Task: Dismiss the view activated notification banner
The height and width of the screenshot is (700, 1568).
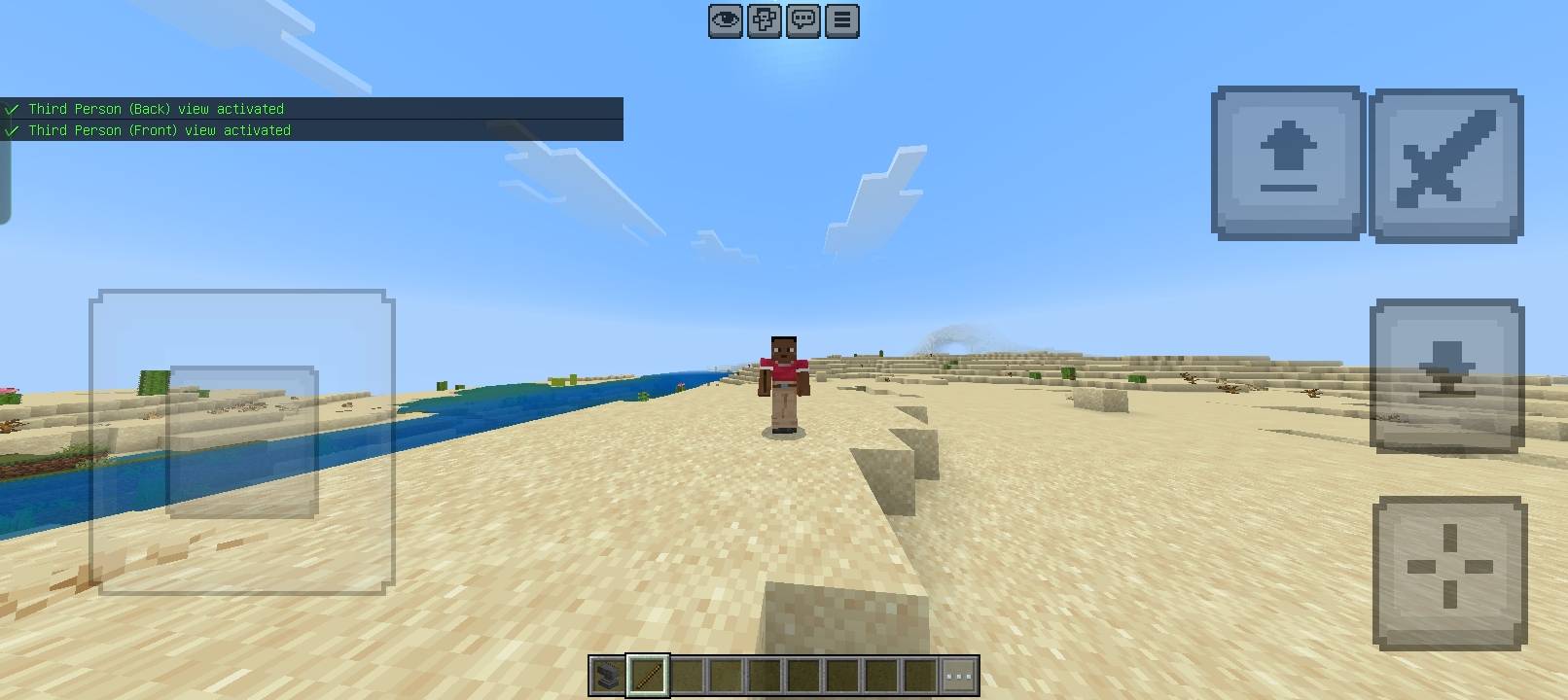Action: click(311, 118)
